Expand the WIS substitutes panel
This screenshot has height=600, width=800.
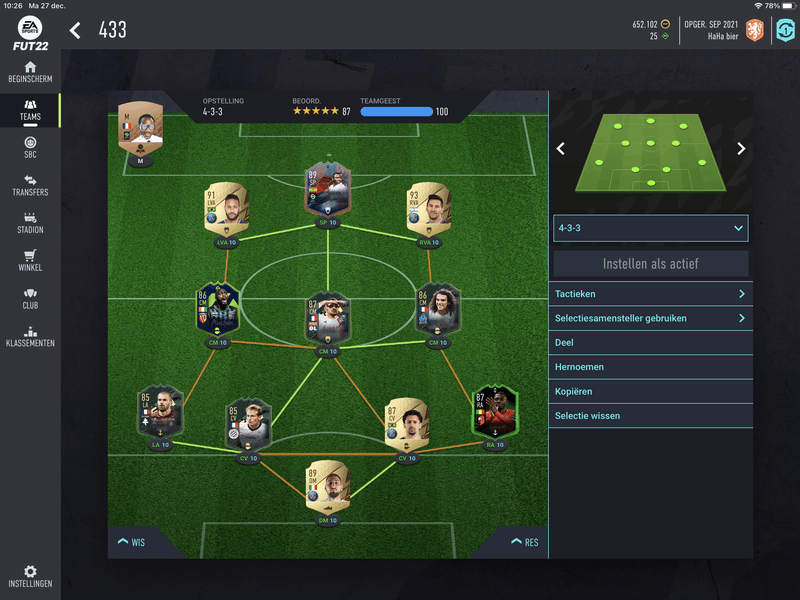(131, 542)
